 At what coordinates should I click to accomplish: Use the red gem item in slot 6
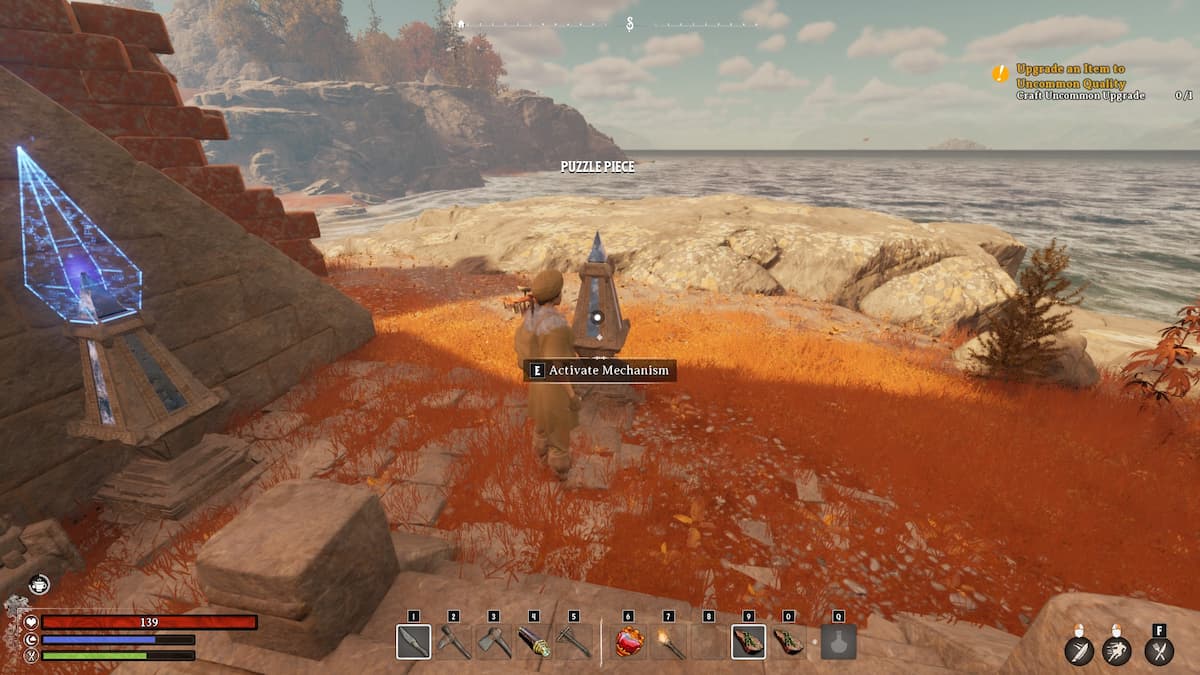pos(629,642)
